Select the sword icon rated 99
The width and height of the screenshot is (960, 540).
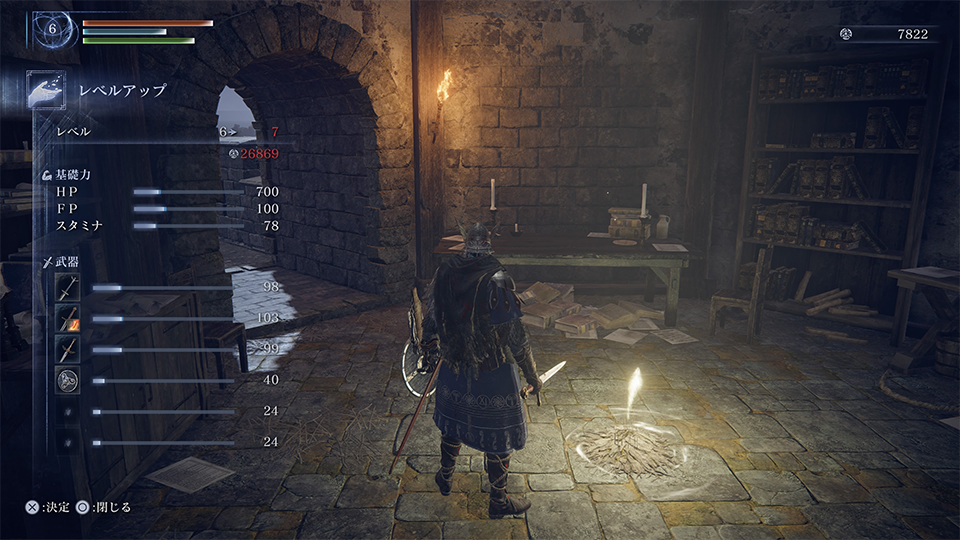[67, 349]
